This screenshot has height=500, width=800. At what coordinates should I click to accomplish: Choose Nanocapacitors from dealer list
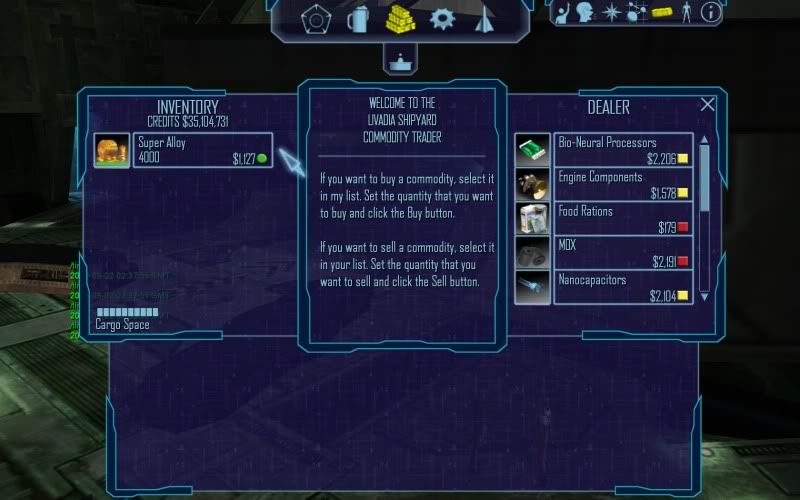(x=622, y=286)
